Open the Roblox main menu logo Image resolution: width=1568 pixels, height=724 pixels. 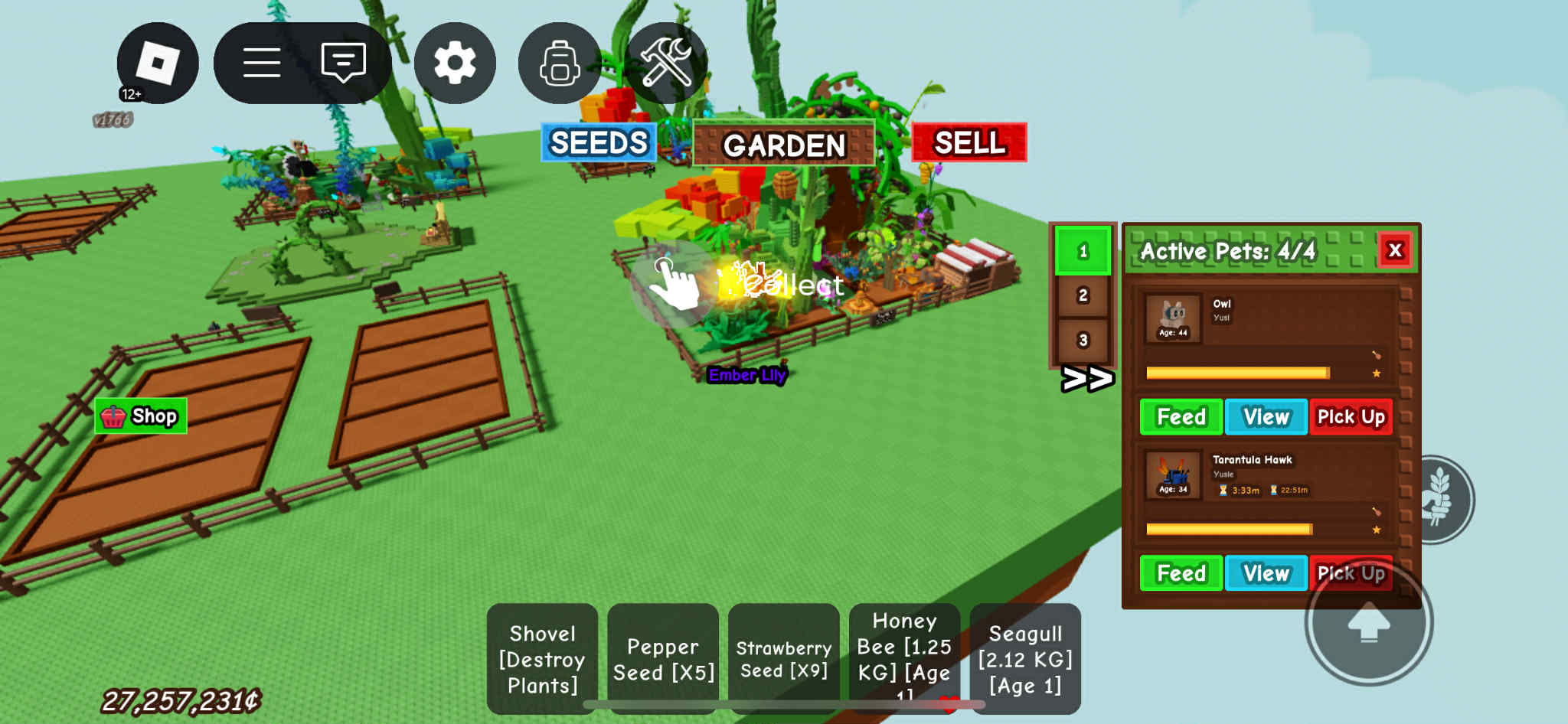158,63
